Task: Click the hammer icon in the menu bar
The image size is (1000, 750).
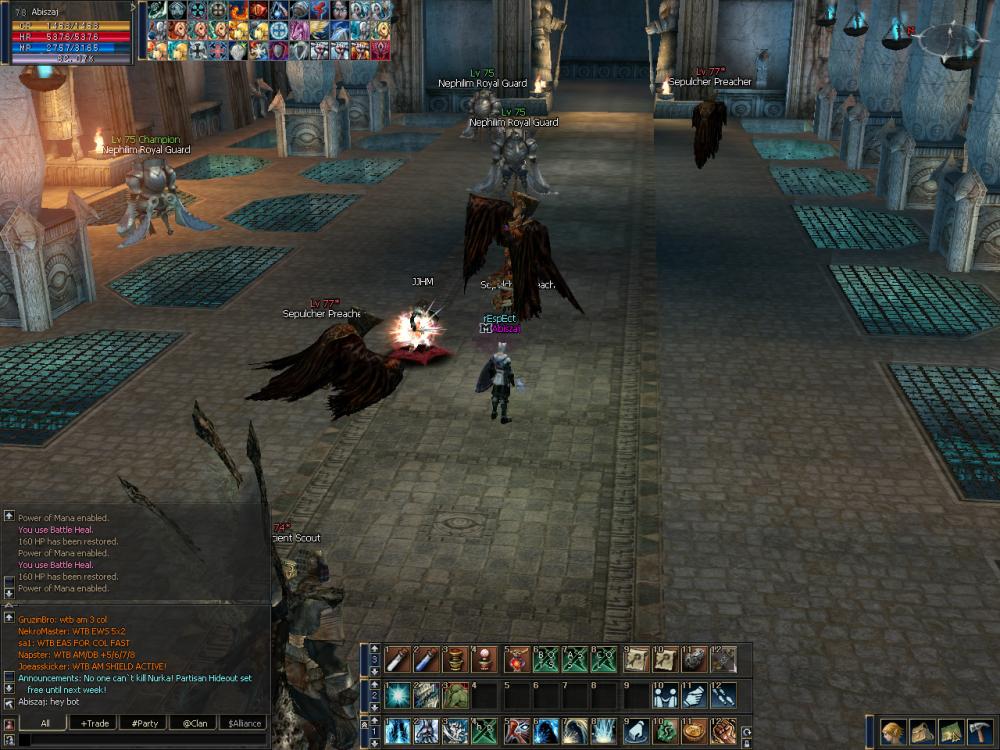Action: tap(978, 731)
